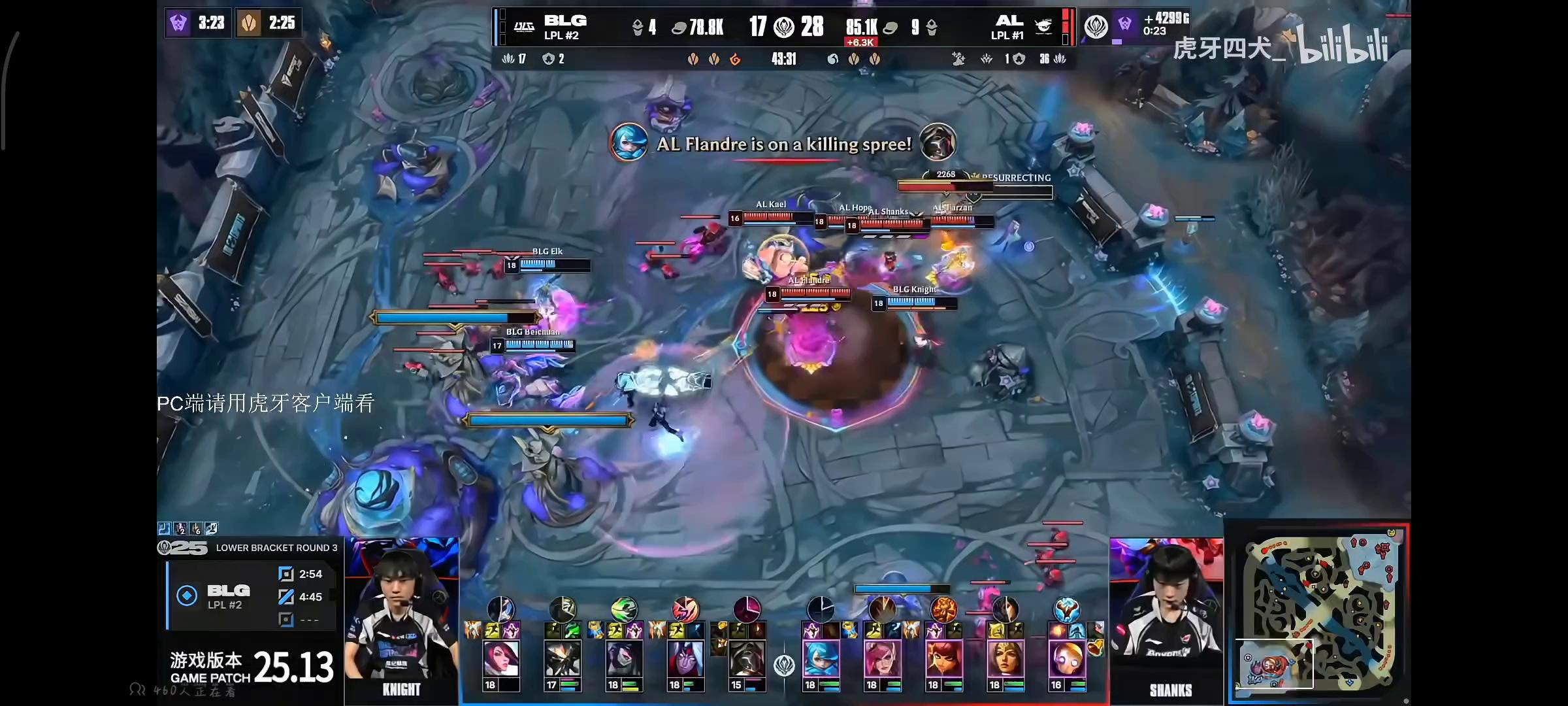The height and width of the screenshot is (706, 1568).
Task: Click the green swirl ultimate ability icon
Action: click(x=624, y=609)
